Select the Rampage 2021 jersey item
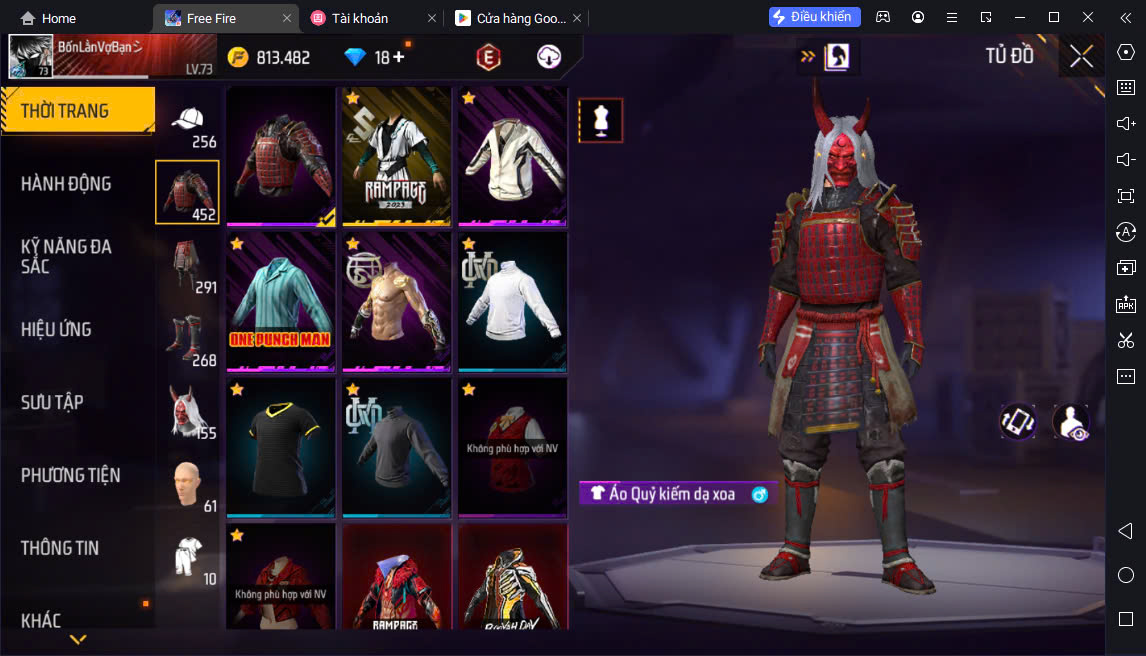Viewport: 1146px width, 656px height. pos(396,155)
